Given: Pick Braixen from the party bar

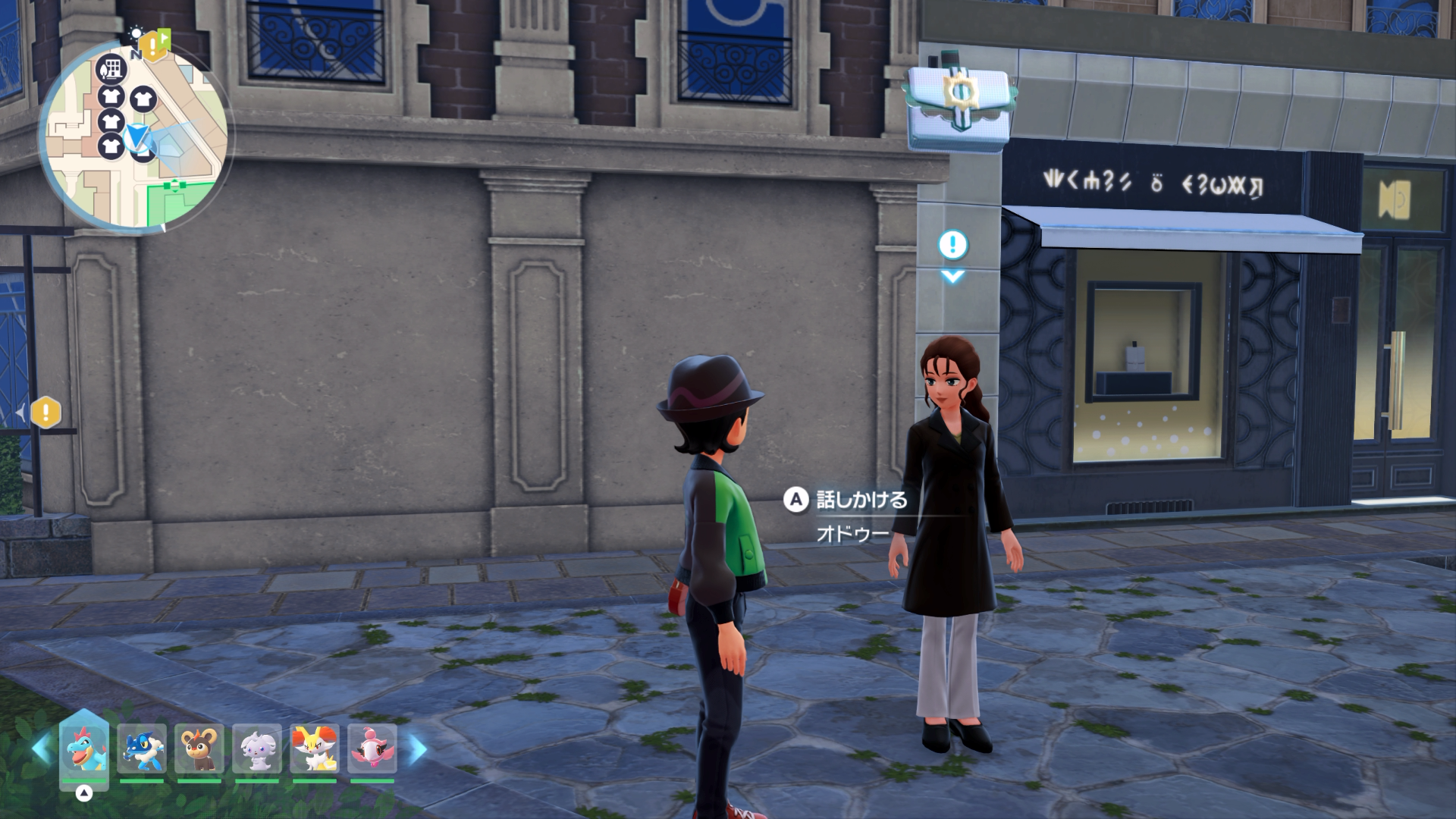Looking at the screenshot, I should pyautogui.click(x=315, y=748).
